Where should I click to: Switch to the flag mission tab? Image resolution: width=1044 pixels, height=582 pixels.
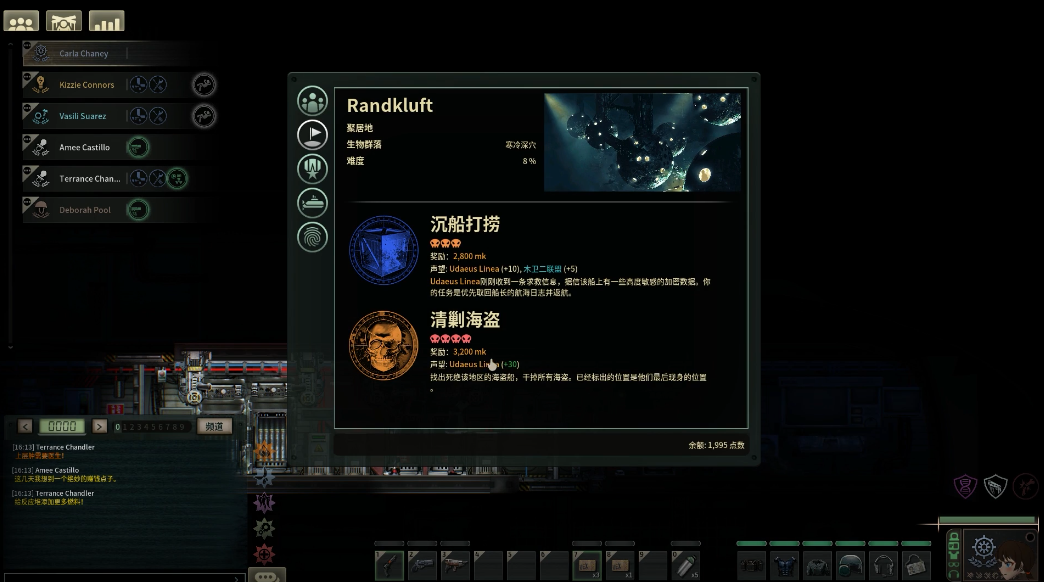click(x=313, y=134)
